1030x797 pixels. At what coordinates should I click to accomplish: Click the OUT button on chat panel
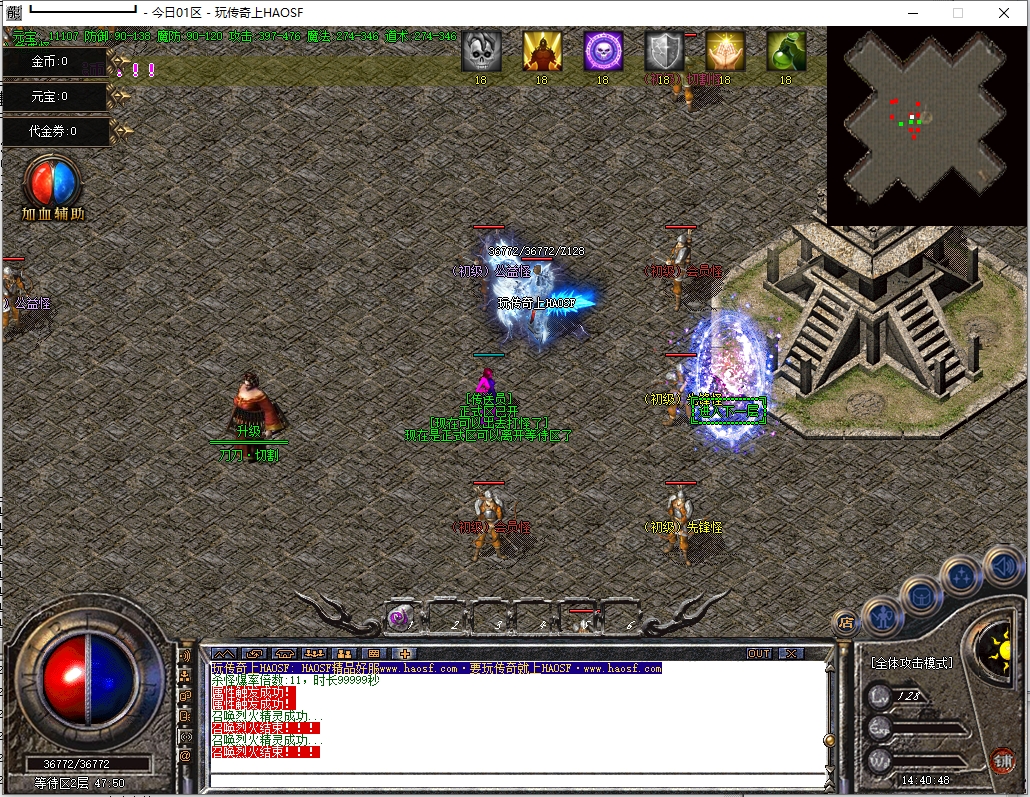[759, 654]
